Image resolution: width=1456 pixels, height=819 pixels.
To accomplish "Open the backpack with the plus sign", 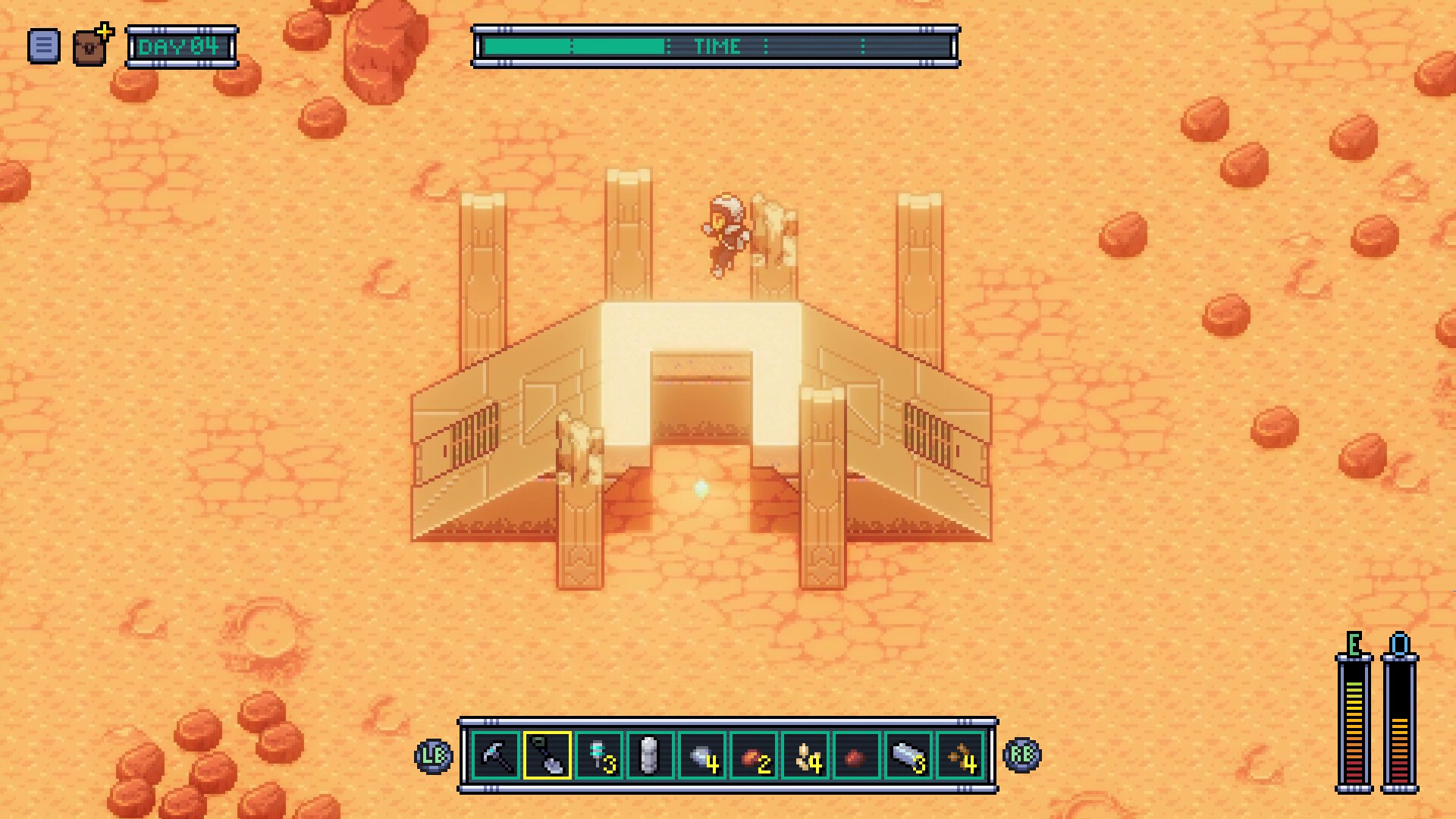I will point(92,46).
